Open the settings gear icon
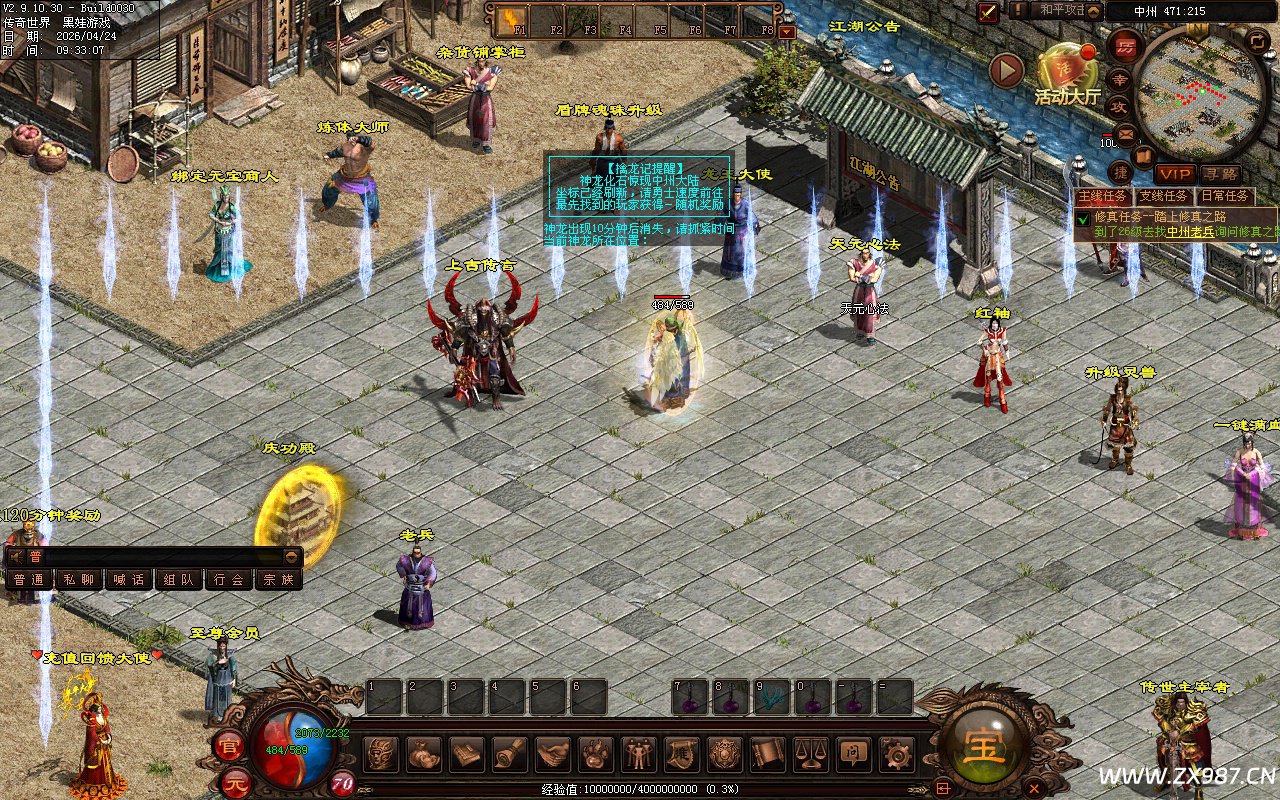The height and width of the screenshot is (800, 1280). click(x=896, y=754)
